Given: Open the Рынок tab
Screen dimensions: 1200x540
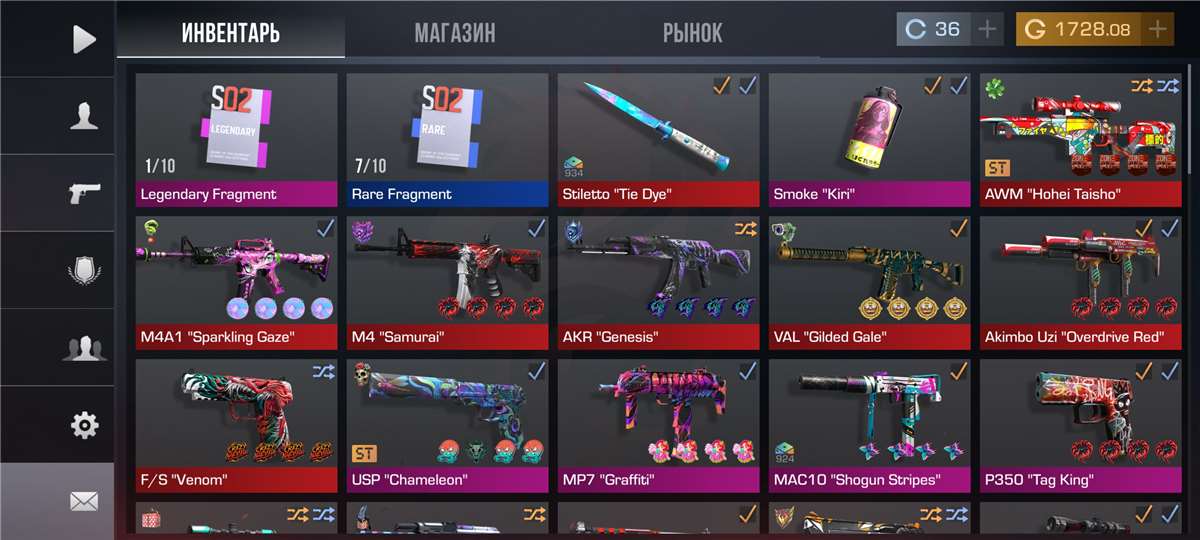Looking at the screenshot, I should tap(692, 32).
